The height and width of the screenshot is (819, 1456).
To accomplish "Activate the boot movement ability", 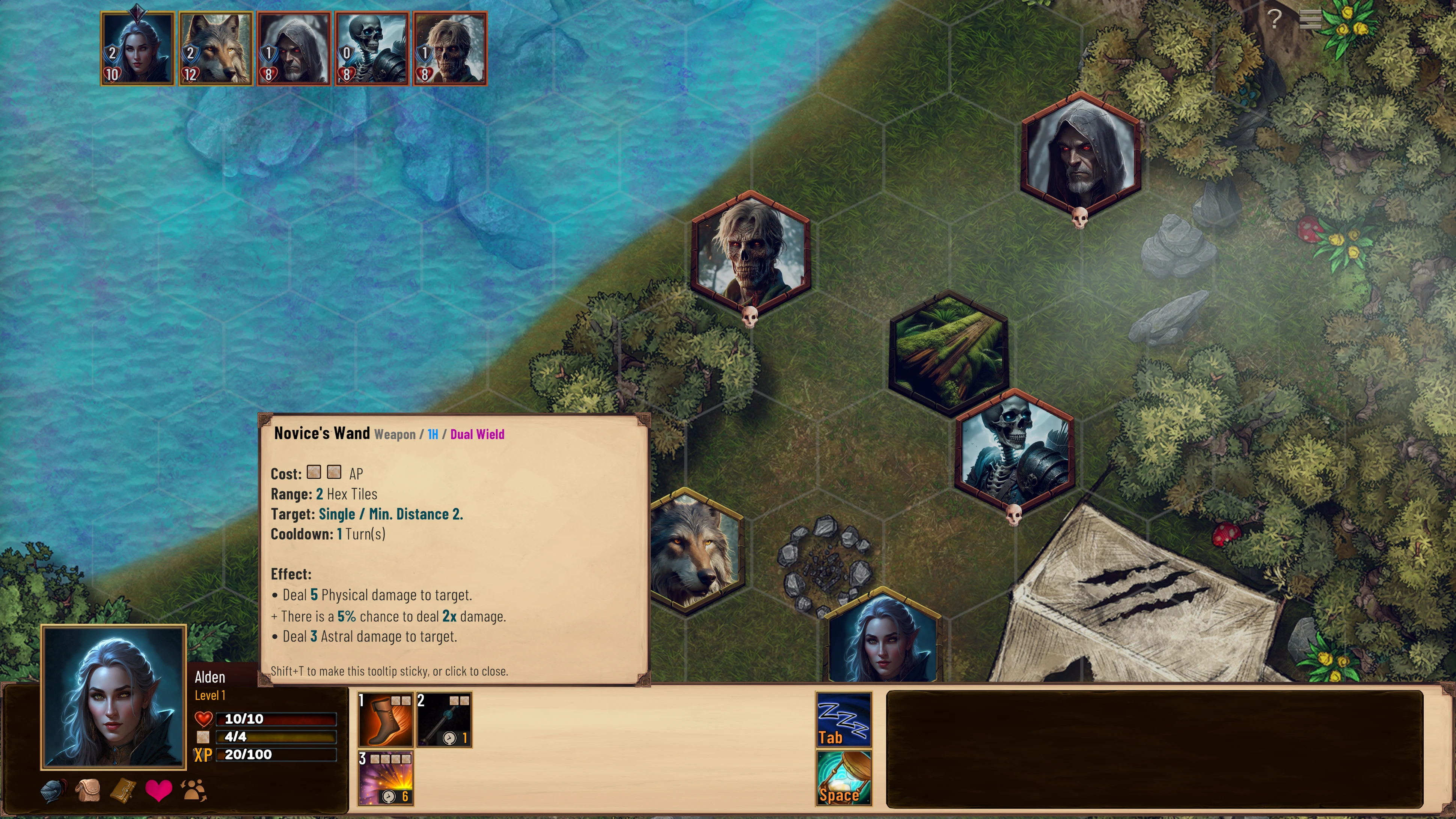I will tap(386, 719).
